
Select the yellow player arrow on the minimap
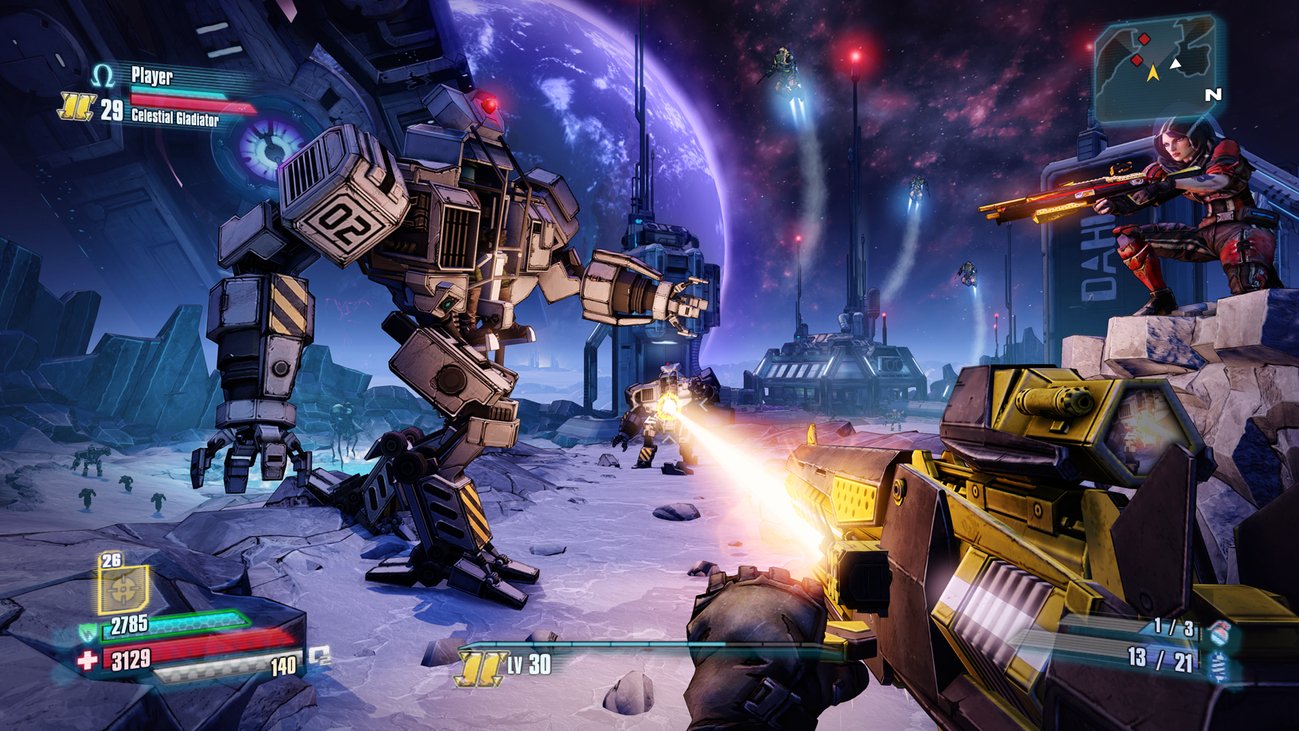tap(1153, 74)
